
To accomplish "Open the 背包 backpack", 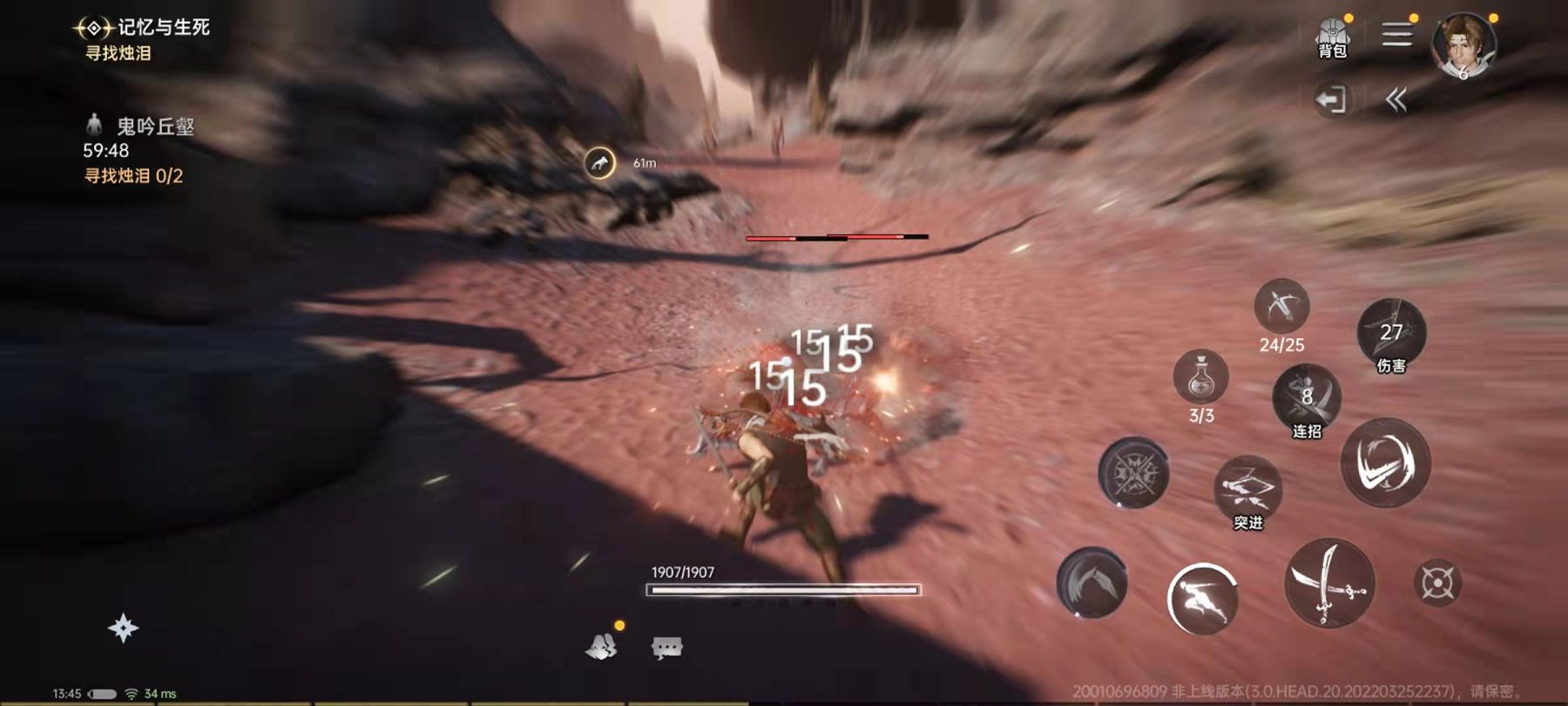I will (1332, 38).
